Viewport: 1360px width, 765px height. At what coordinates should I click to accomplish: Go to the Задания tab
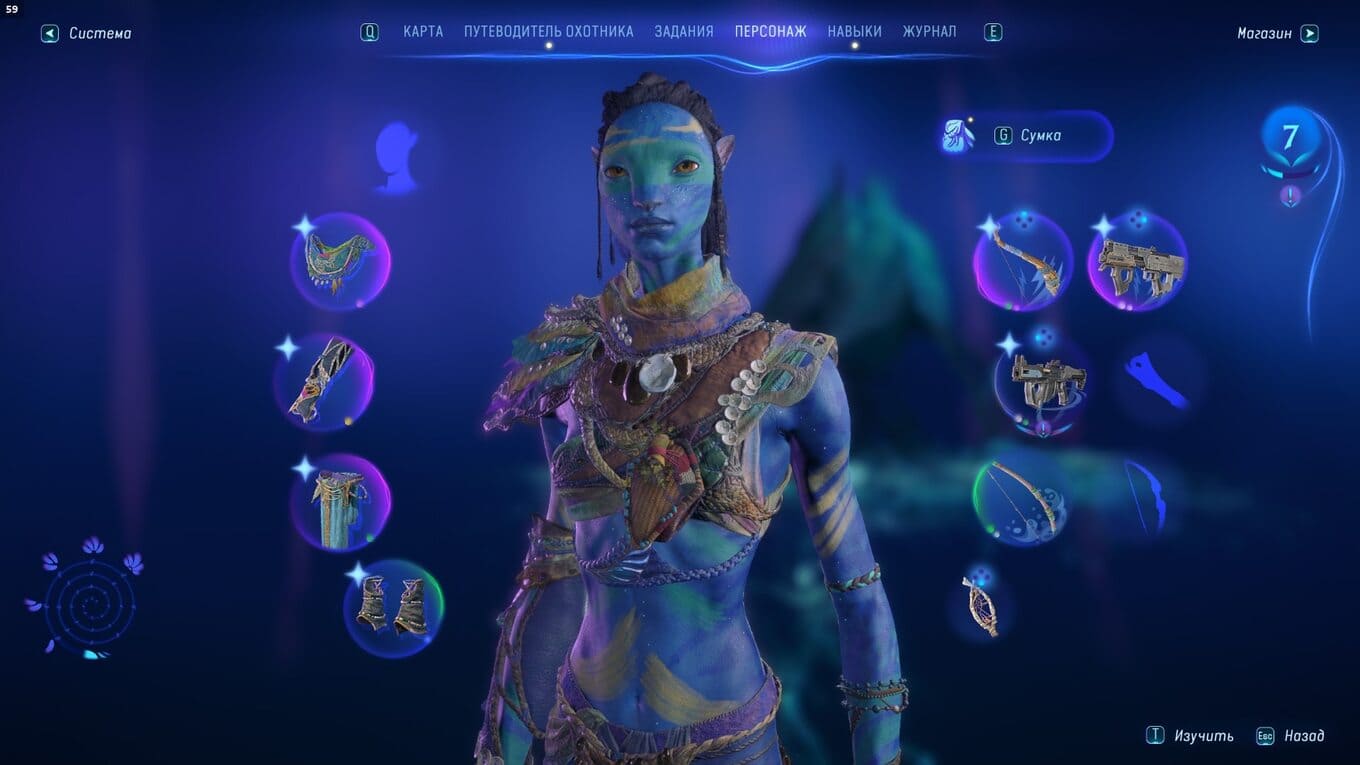pos(684,32)
